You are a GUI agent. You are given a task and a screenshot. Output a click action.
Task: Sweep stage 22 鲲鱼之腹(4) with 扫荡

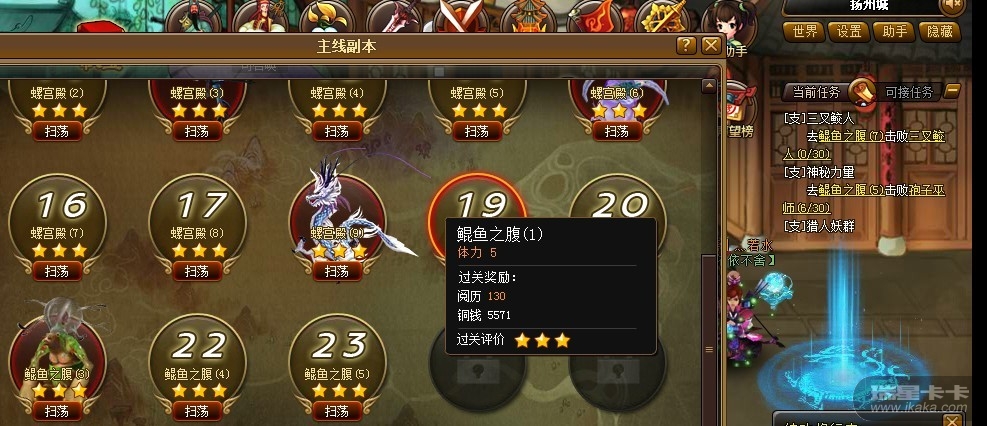coord(197,411)
